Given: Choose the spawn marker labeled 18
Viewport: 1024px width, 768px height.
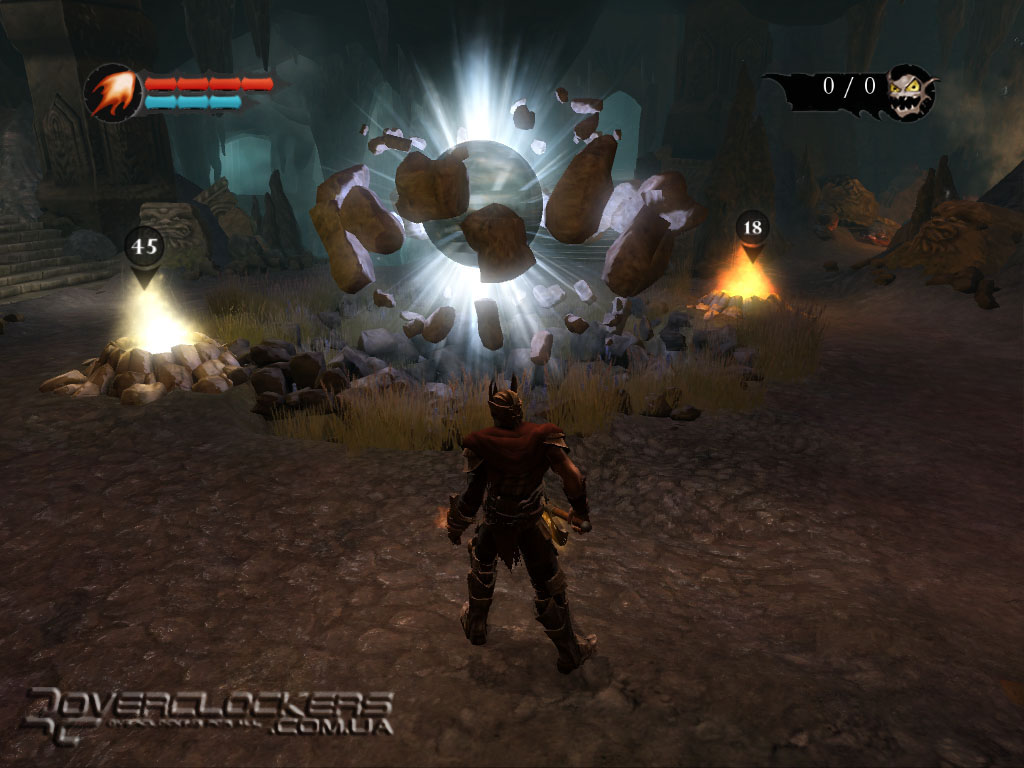Looking at the screenshot, I should coord(752,229).
